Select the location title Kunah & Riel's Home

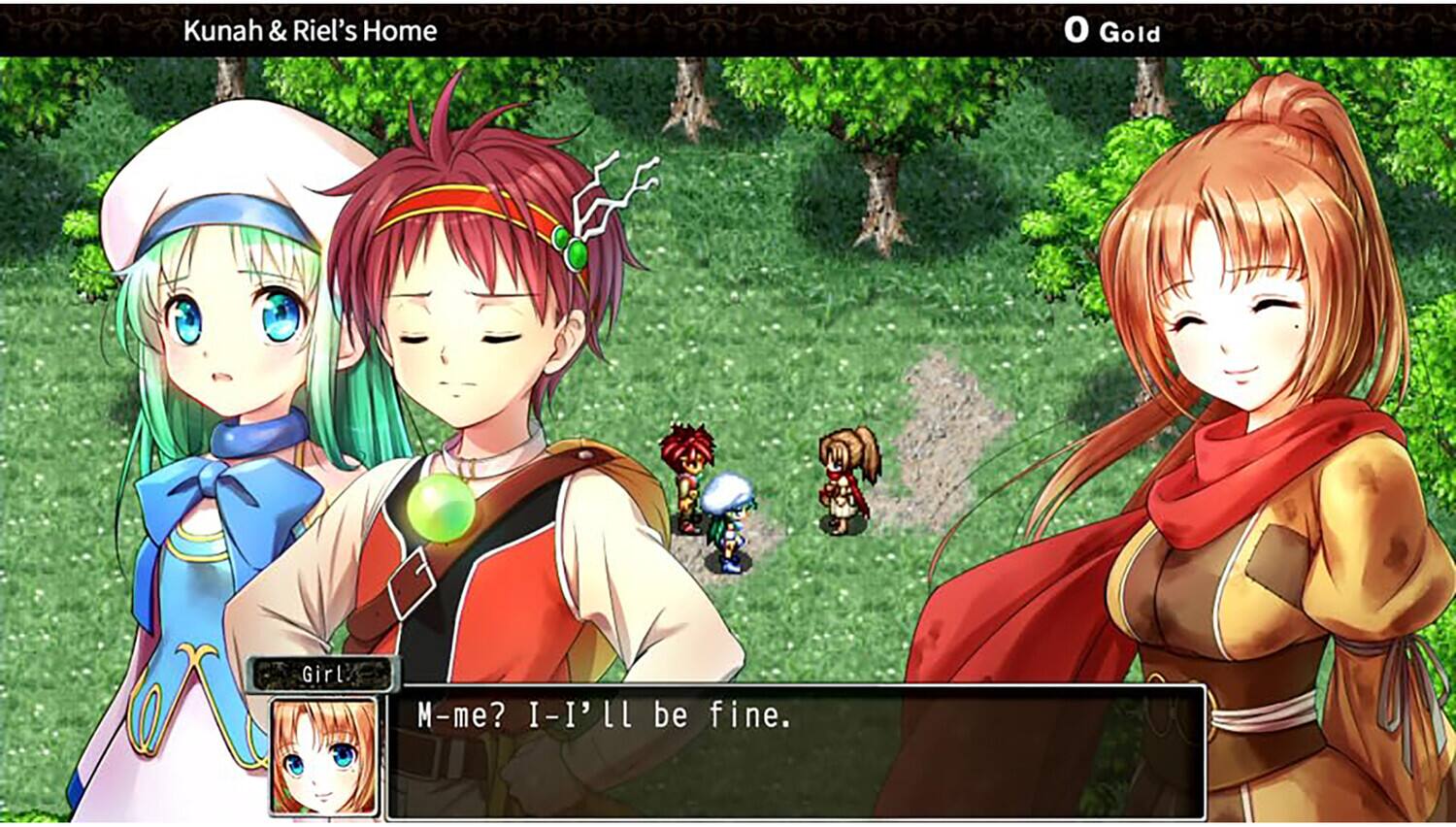(x=310, y=29)
